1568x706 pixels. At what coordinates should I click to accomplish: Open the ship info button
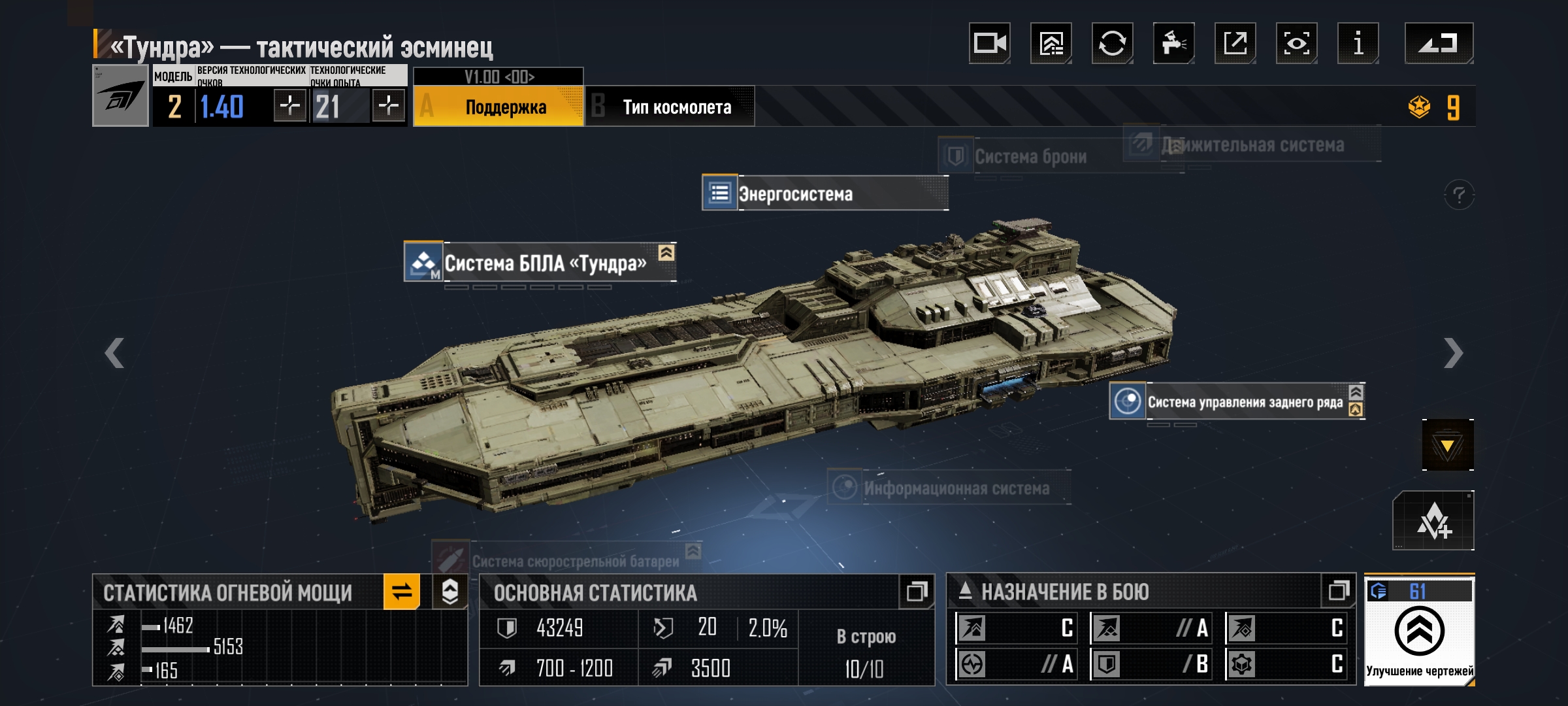1358,44
